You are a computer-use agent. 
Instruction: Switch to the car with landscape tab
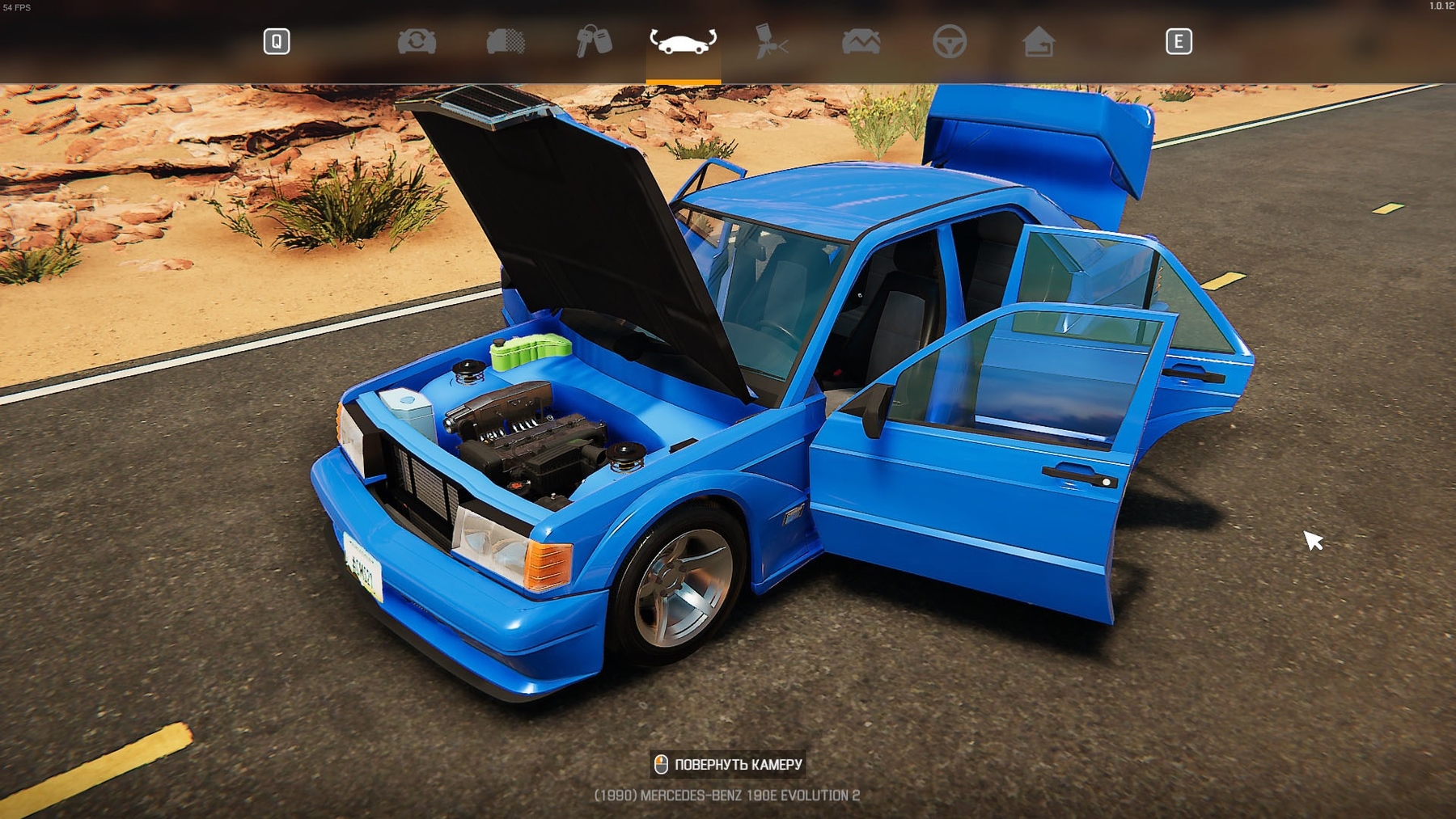coord(861,41)
